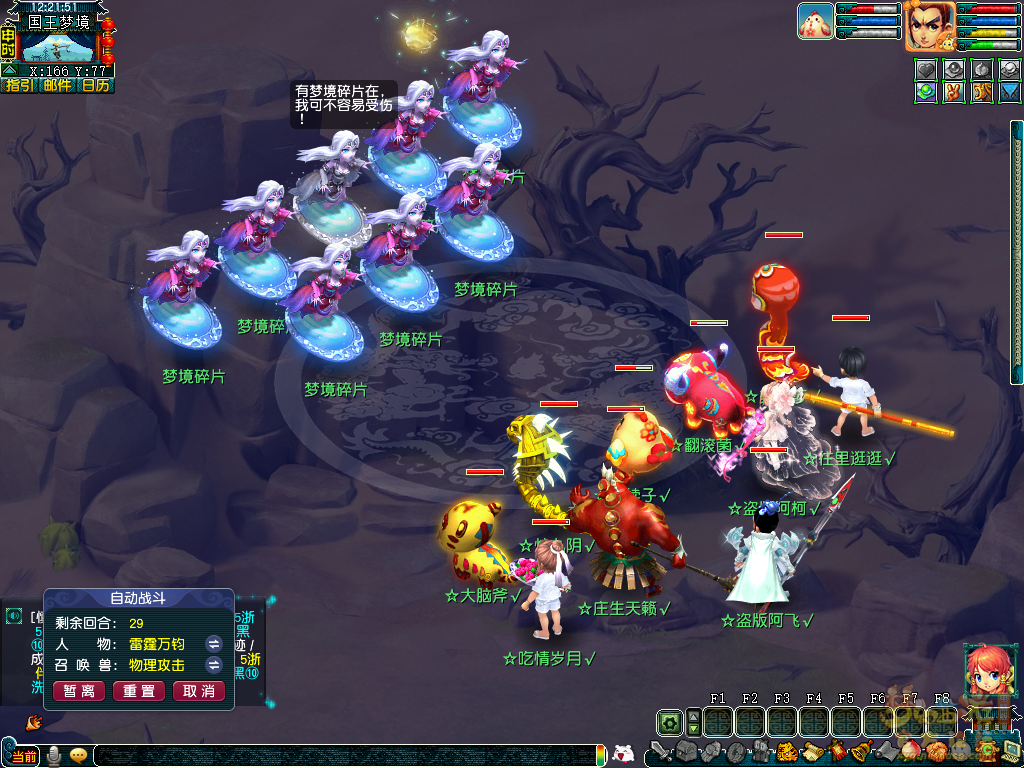This screenshot has height=768, width=1024.
Task: Open the orange speech bubble chat icon
Action: coord(78,756)
